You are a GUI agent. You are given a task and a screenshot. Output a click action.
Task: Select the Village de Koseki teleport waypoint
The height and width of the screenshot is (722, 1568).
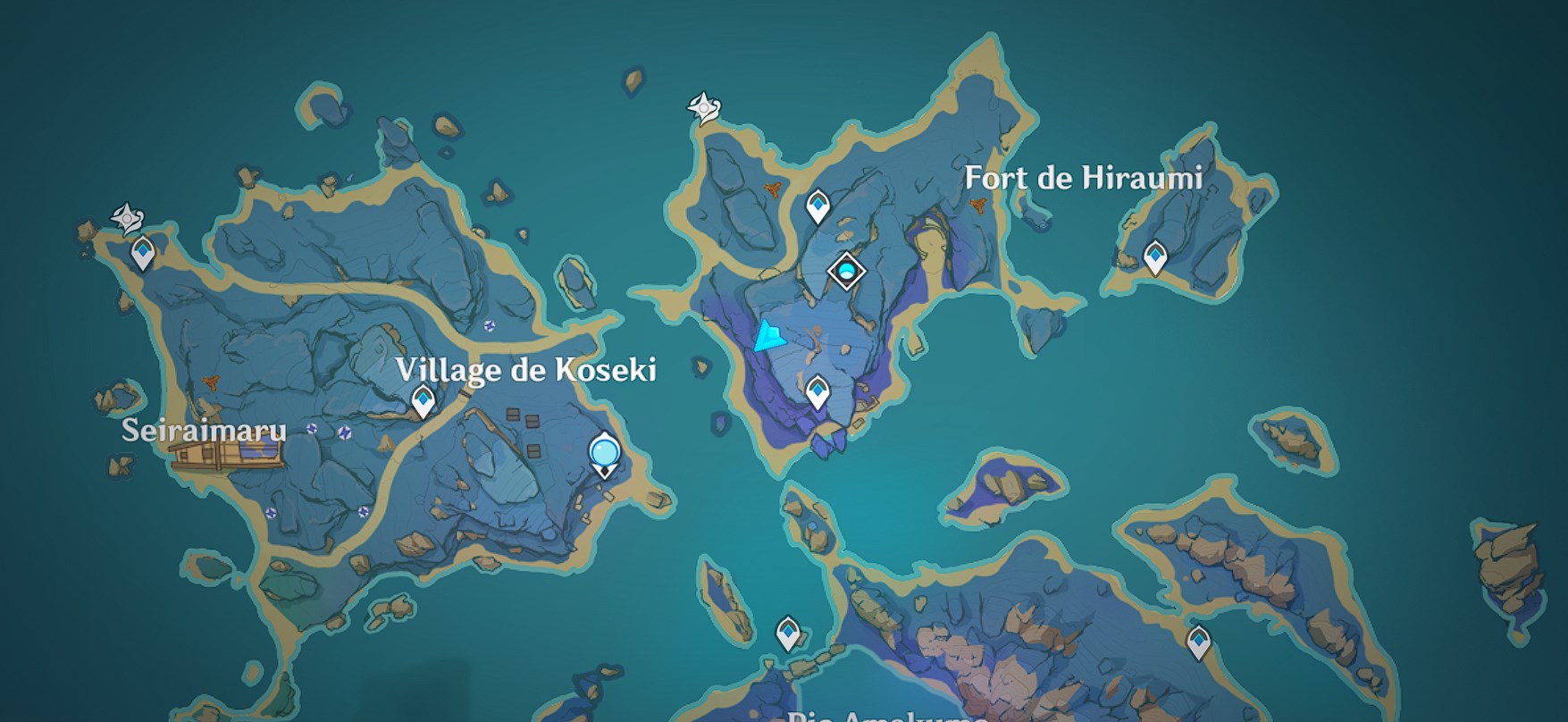(423, 401)
